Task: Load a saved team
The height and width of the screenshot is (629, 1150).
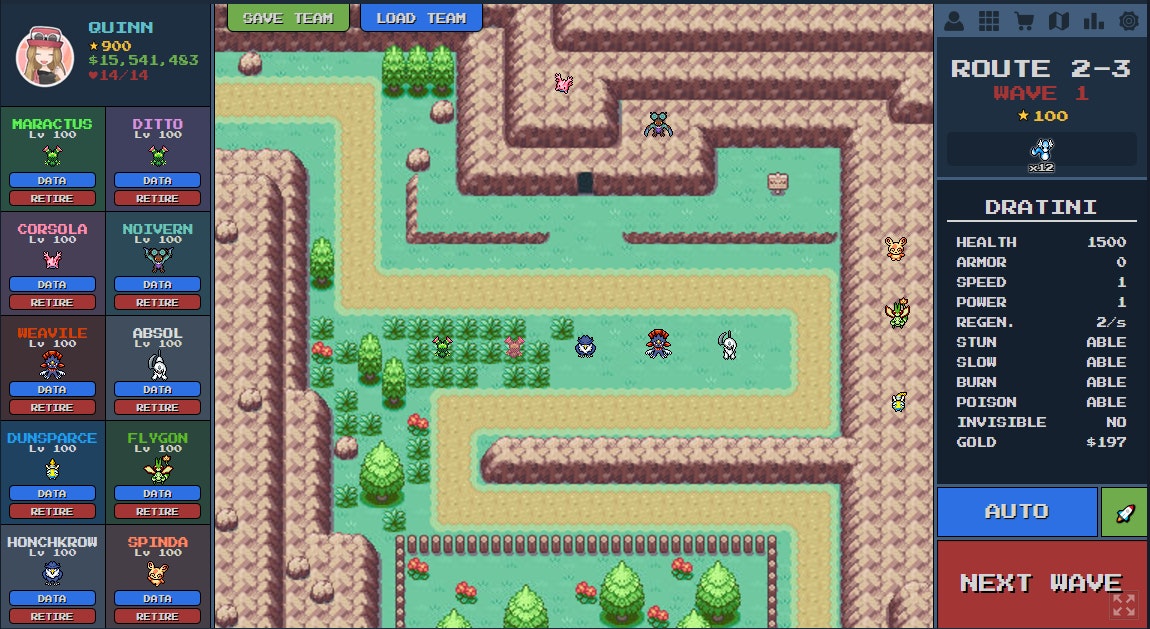Action: 421,17
